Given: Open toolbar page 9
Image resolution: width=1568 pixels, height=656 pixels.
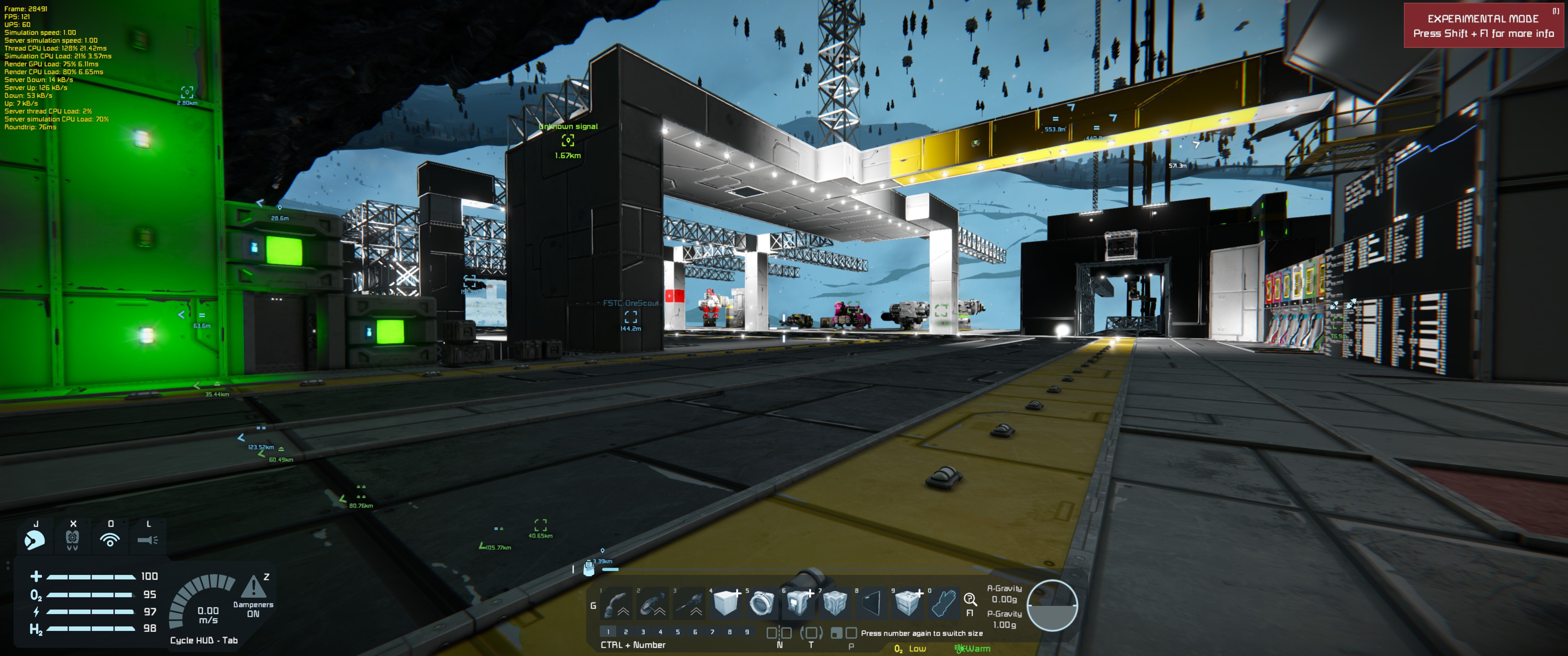Looking at the screenshot, I should click(747, 632).
